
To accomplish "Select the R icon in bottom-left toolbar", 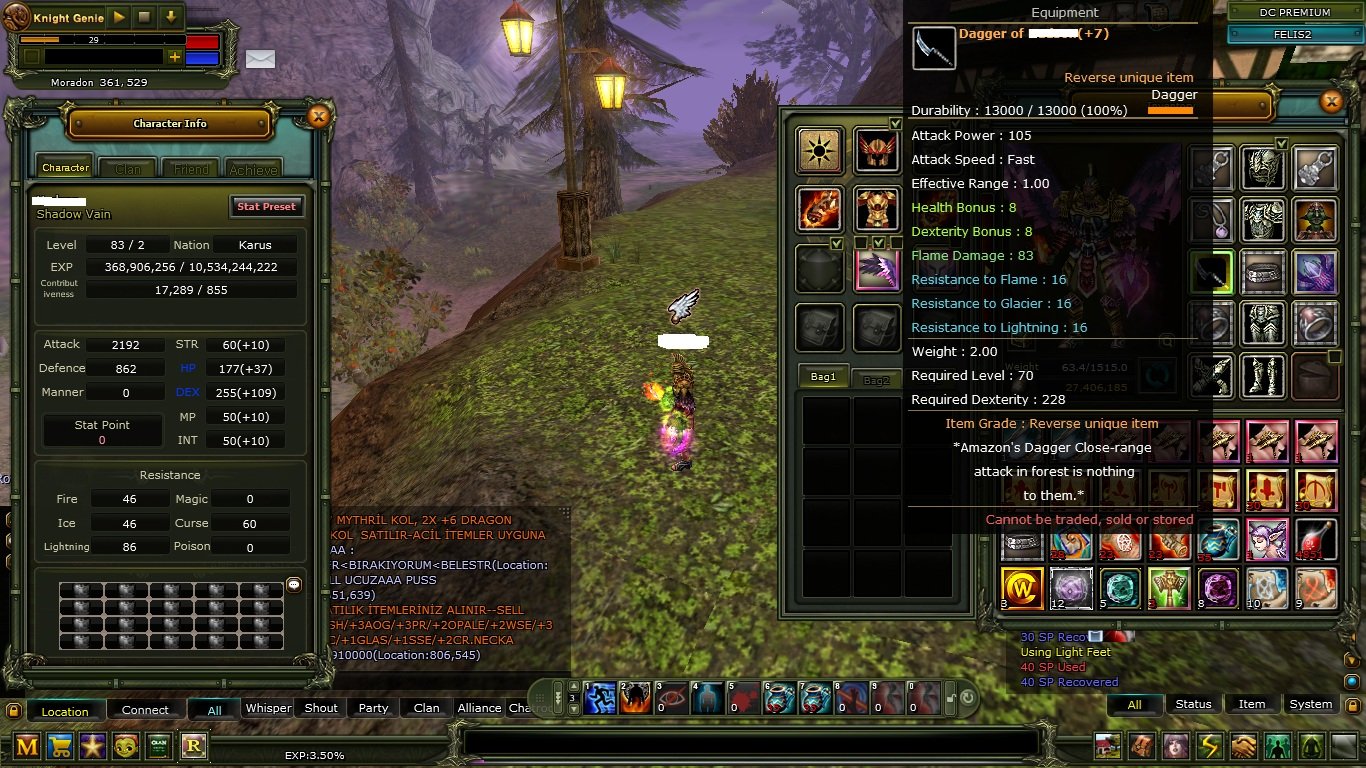I will [193, 746].
